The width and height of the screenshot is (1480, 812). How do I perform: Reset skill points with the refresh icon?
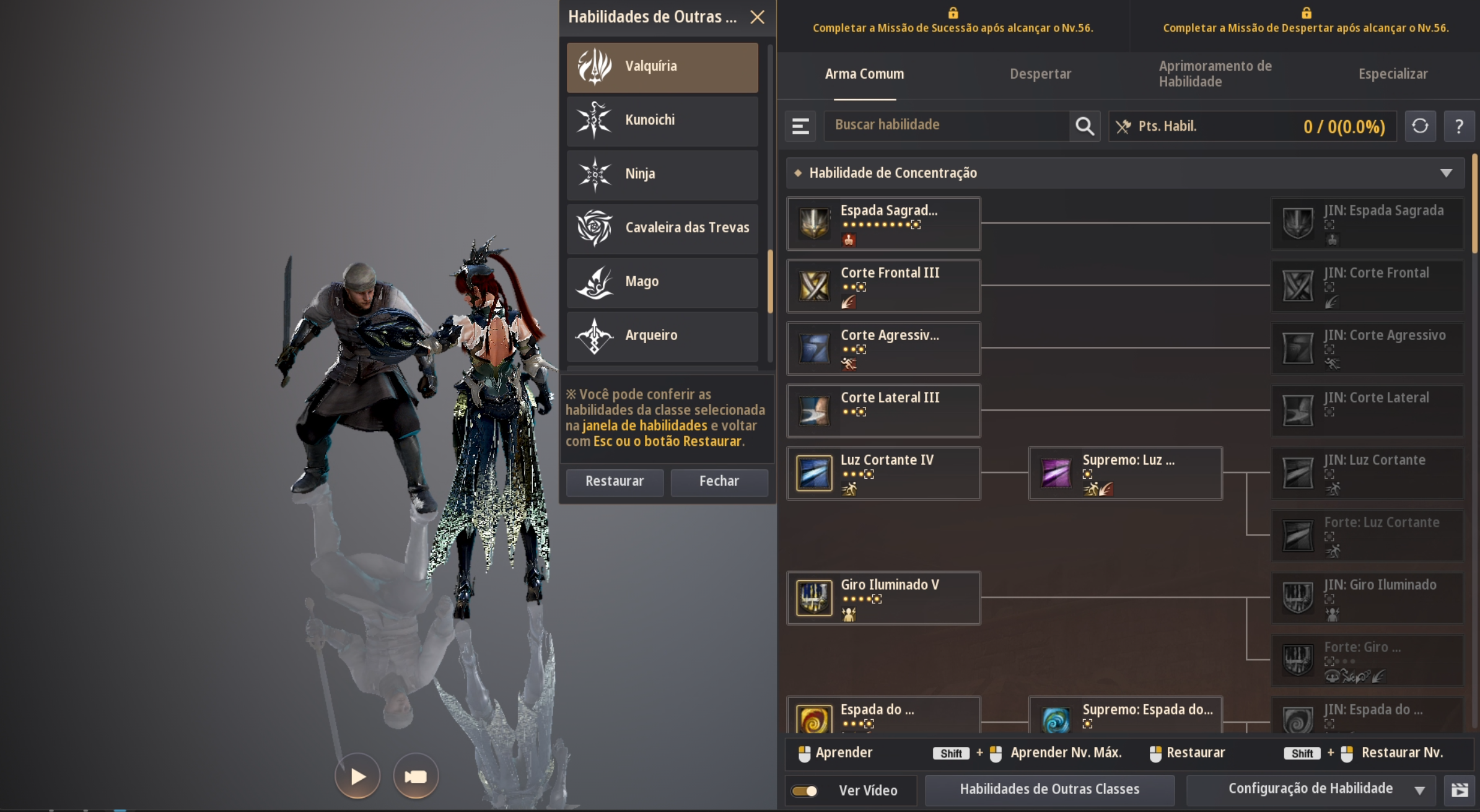(1420, 126)
